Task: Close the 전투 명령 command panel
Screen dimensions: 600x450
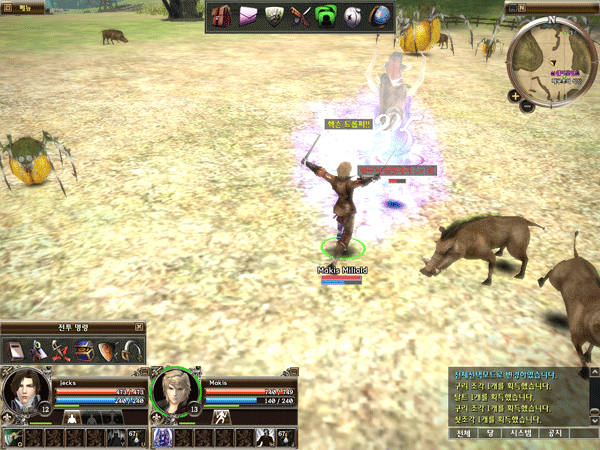Action: point(139,327)
